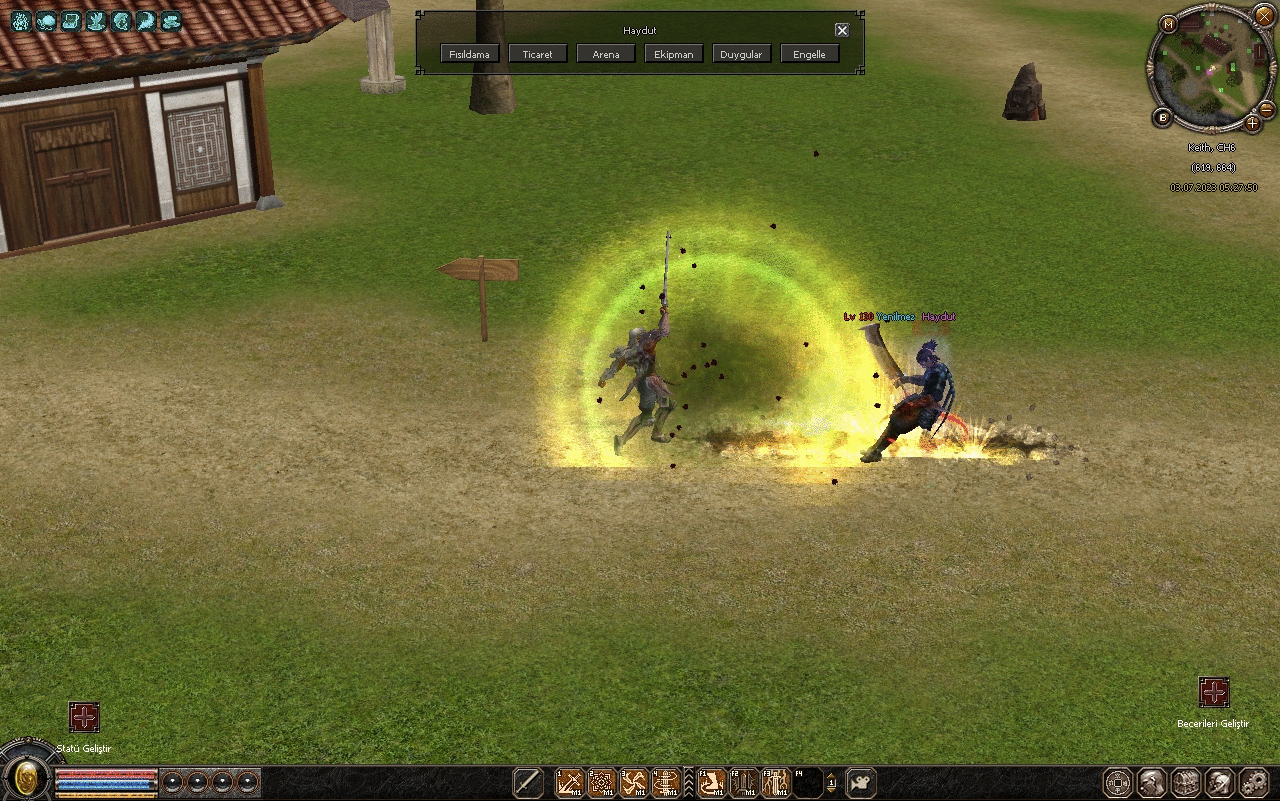Activate the skill in quickslot 1
Screen dimensions: 1280x801
[569, 782]
